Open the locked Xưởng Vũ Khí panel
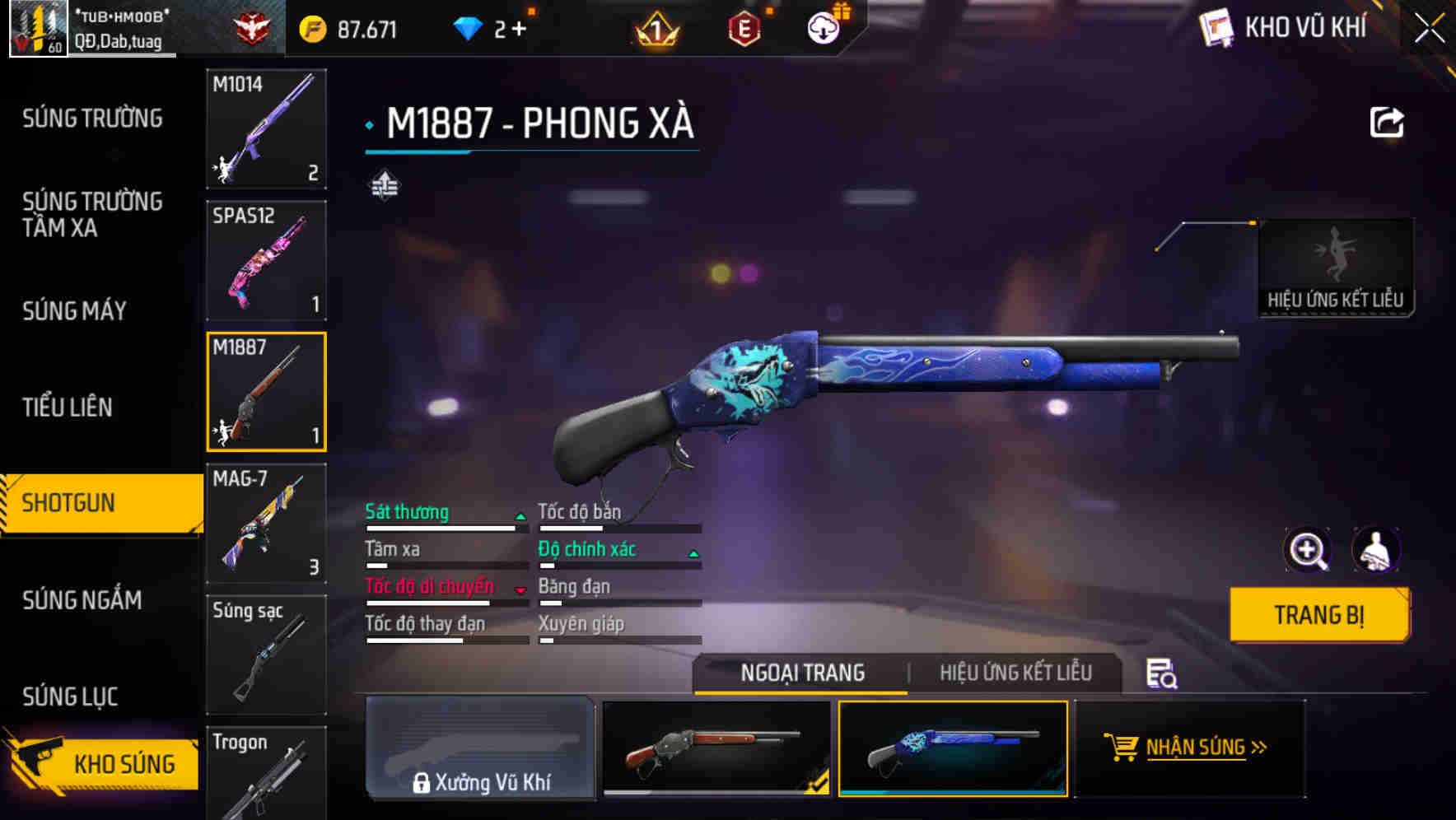Viewport: 1456px width, 820px height. click(x=482, y=749)
